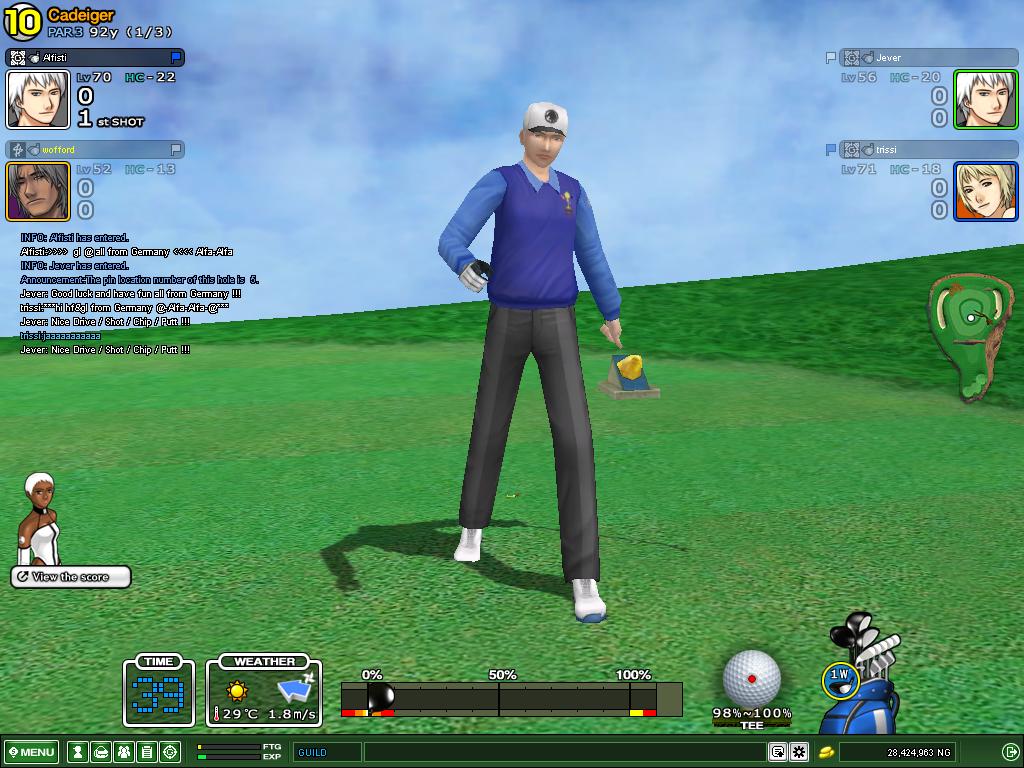This screenshot has height=768, width=1024.
Task: Click the shot power gauge bar
Action: (x=511, y=698)
